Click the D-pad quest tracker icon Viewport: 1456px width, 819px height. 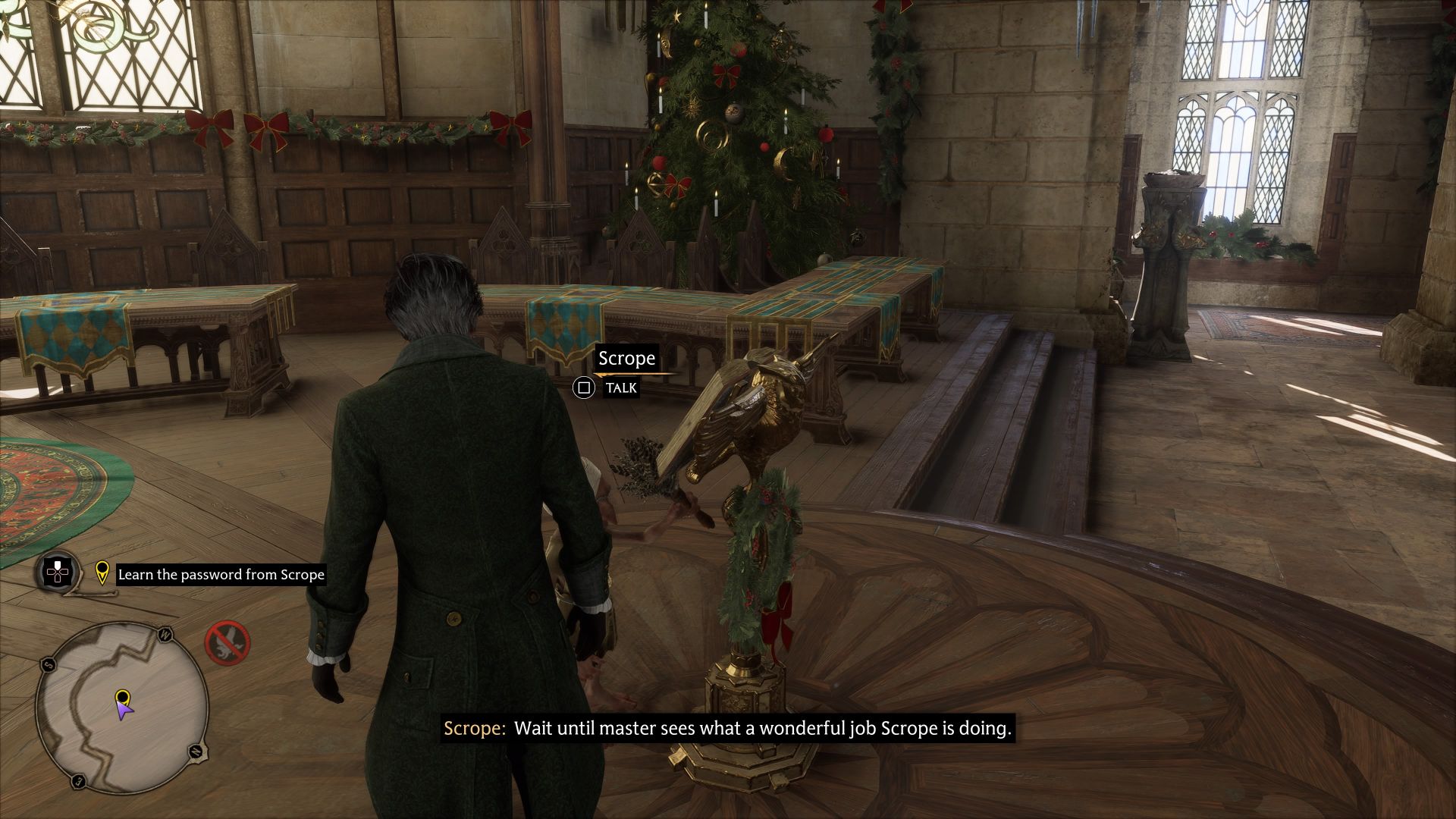(57, 573)
